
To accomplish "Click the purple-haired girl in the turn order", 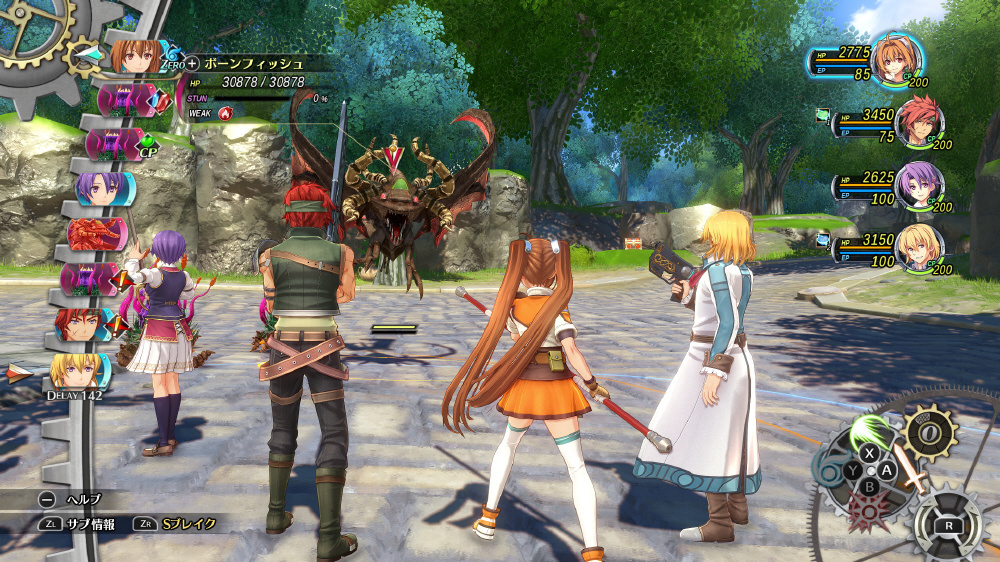I will (x=101, y=188).
